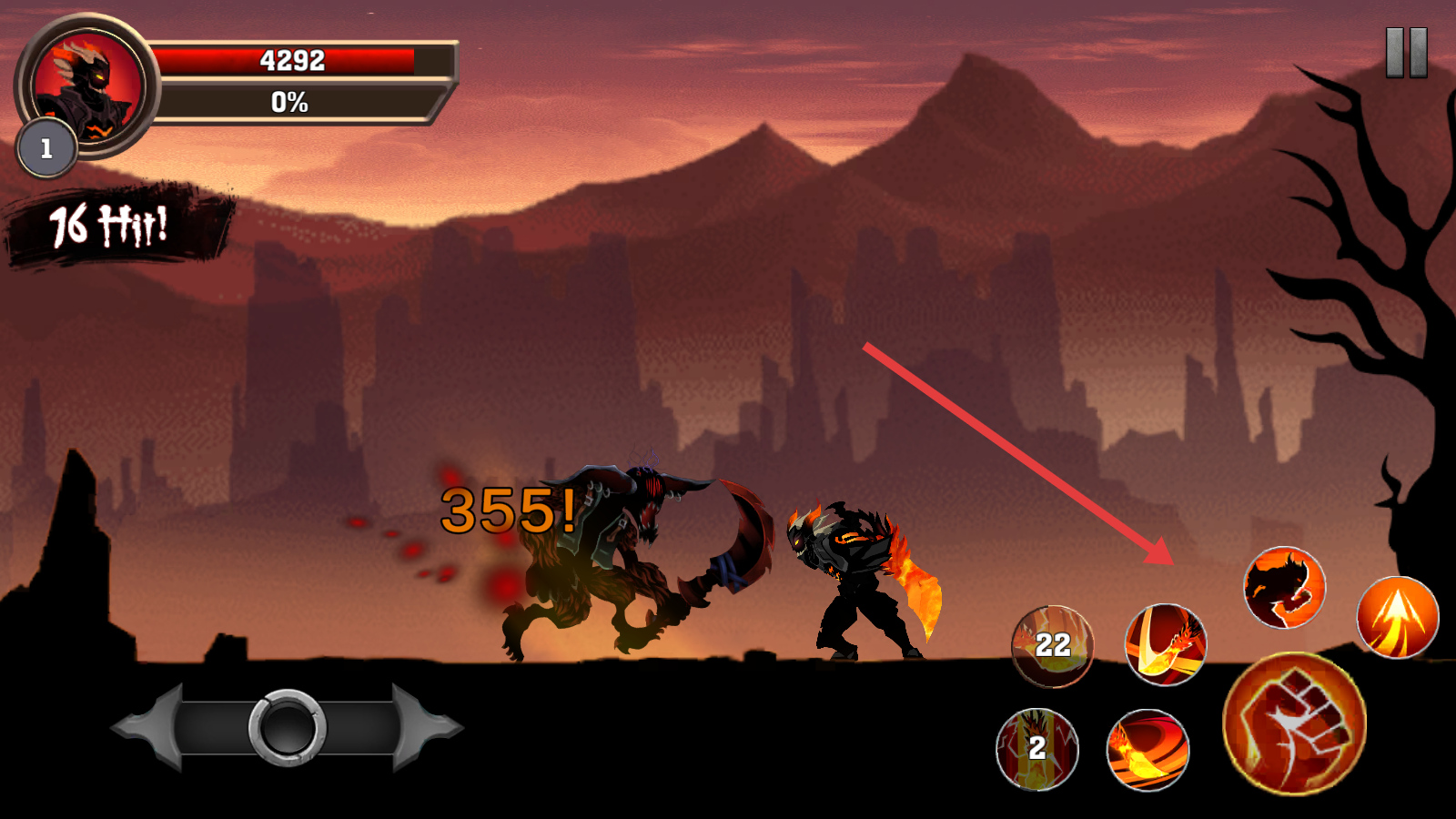Screen dimensions: 1456x819
Task: Click the round movement joystick knob
Action: [288, 727]
